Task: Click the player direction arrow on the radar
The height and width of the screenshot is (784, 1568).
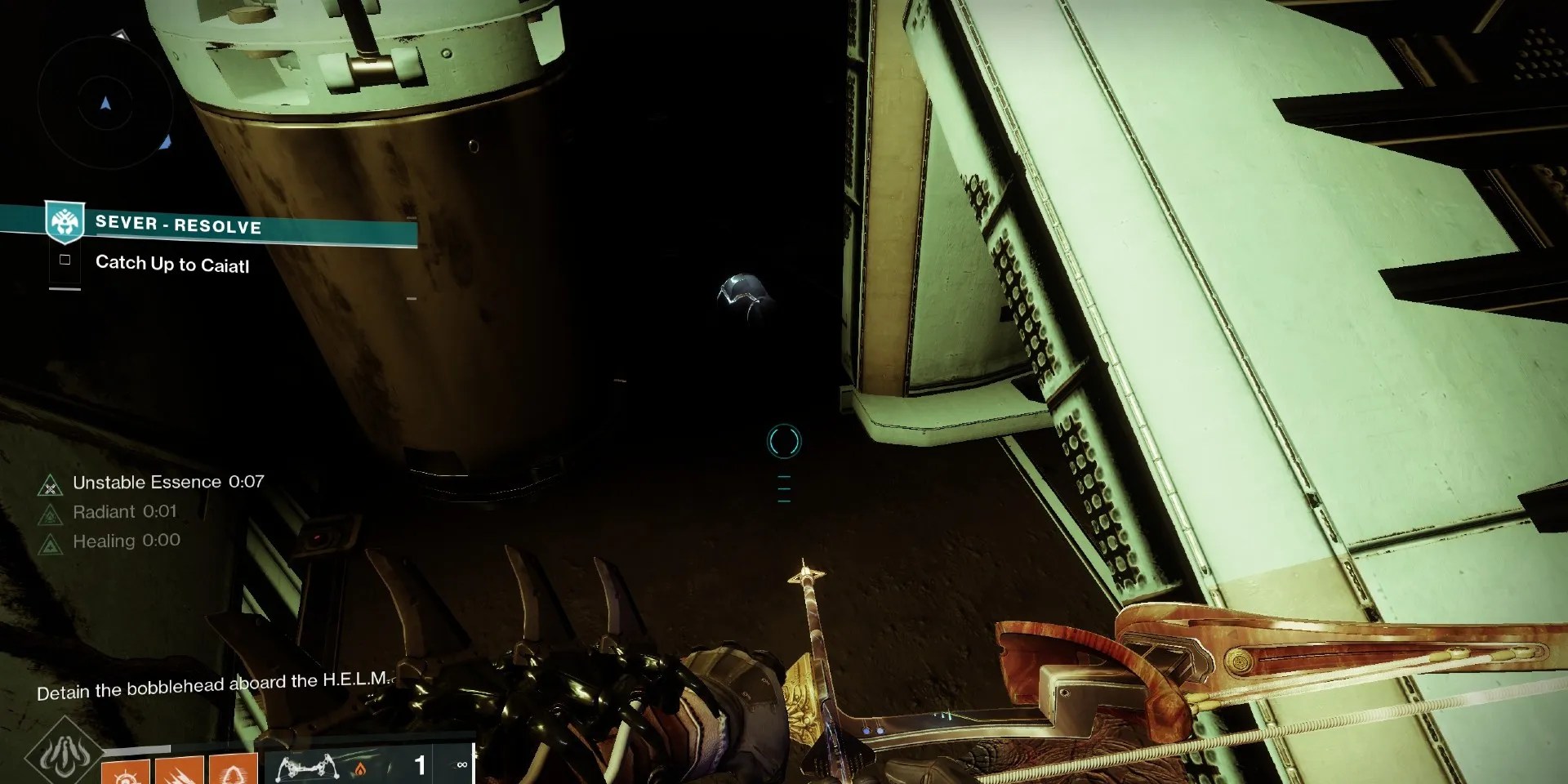Action: 105,104
